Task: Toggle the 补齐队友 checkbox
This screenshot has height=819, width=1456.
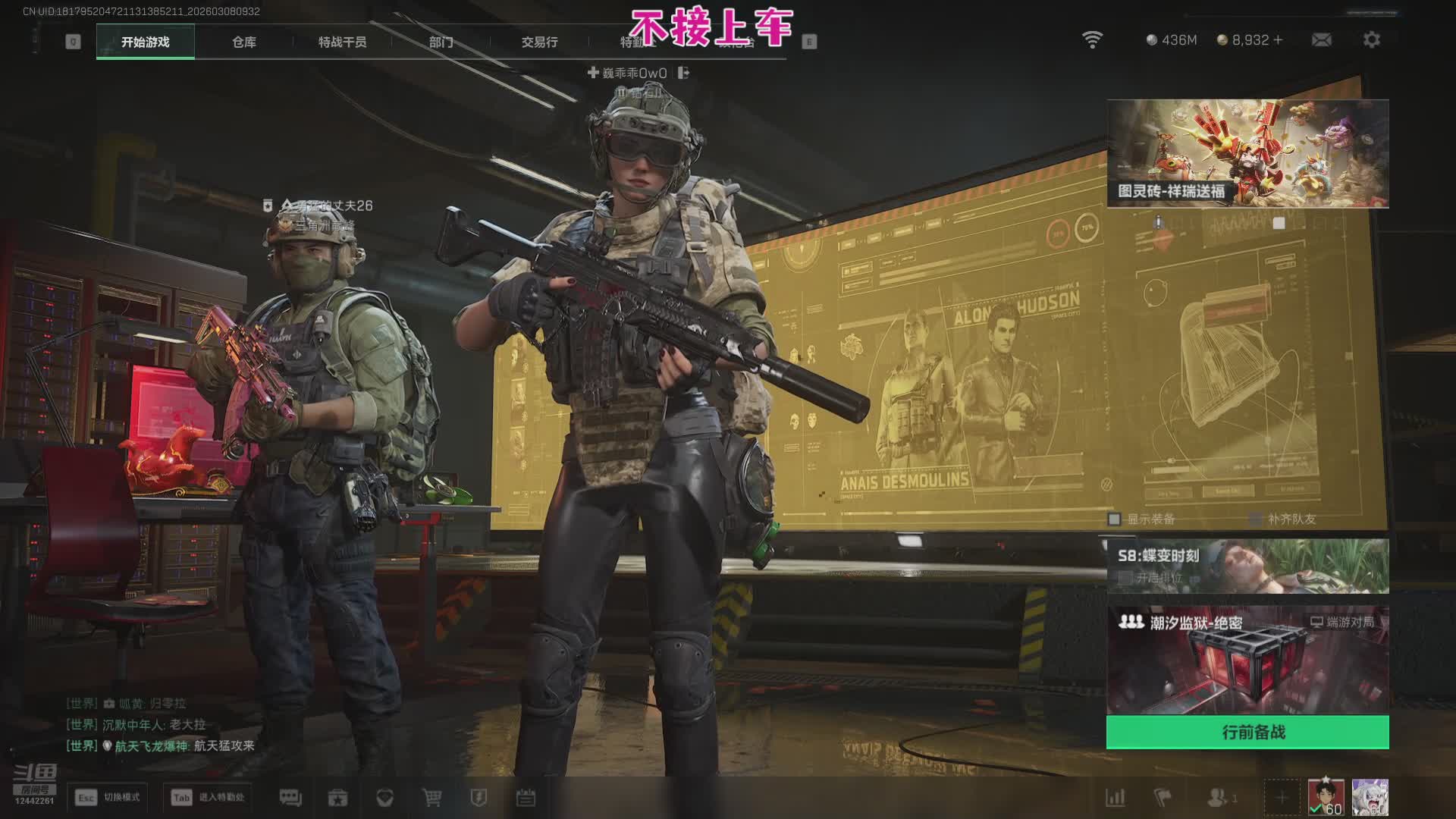Action: click(x=1256, y=519)
